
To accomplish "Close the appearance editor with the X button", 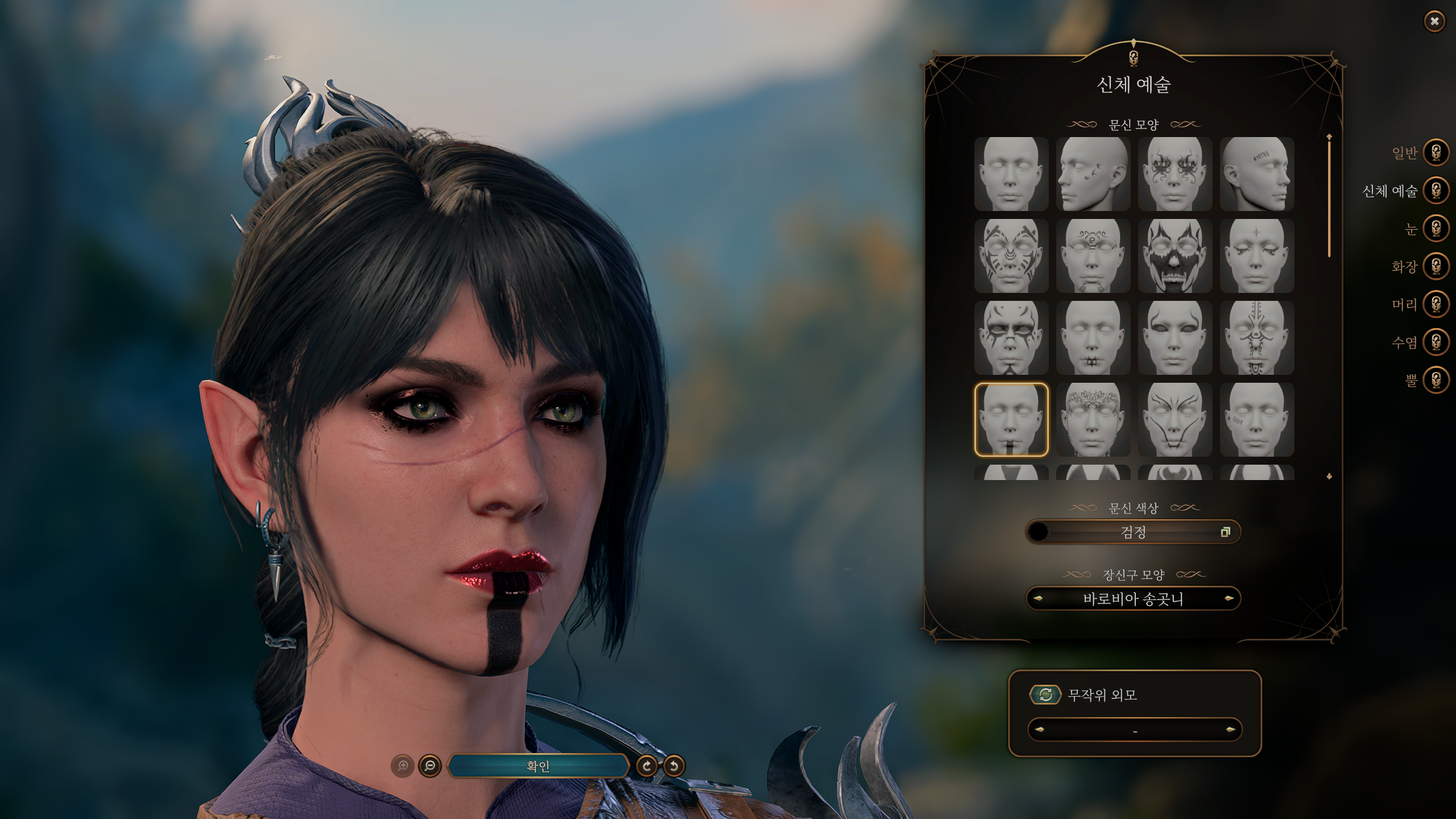I will pos(1434,22).
